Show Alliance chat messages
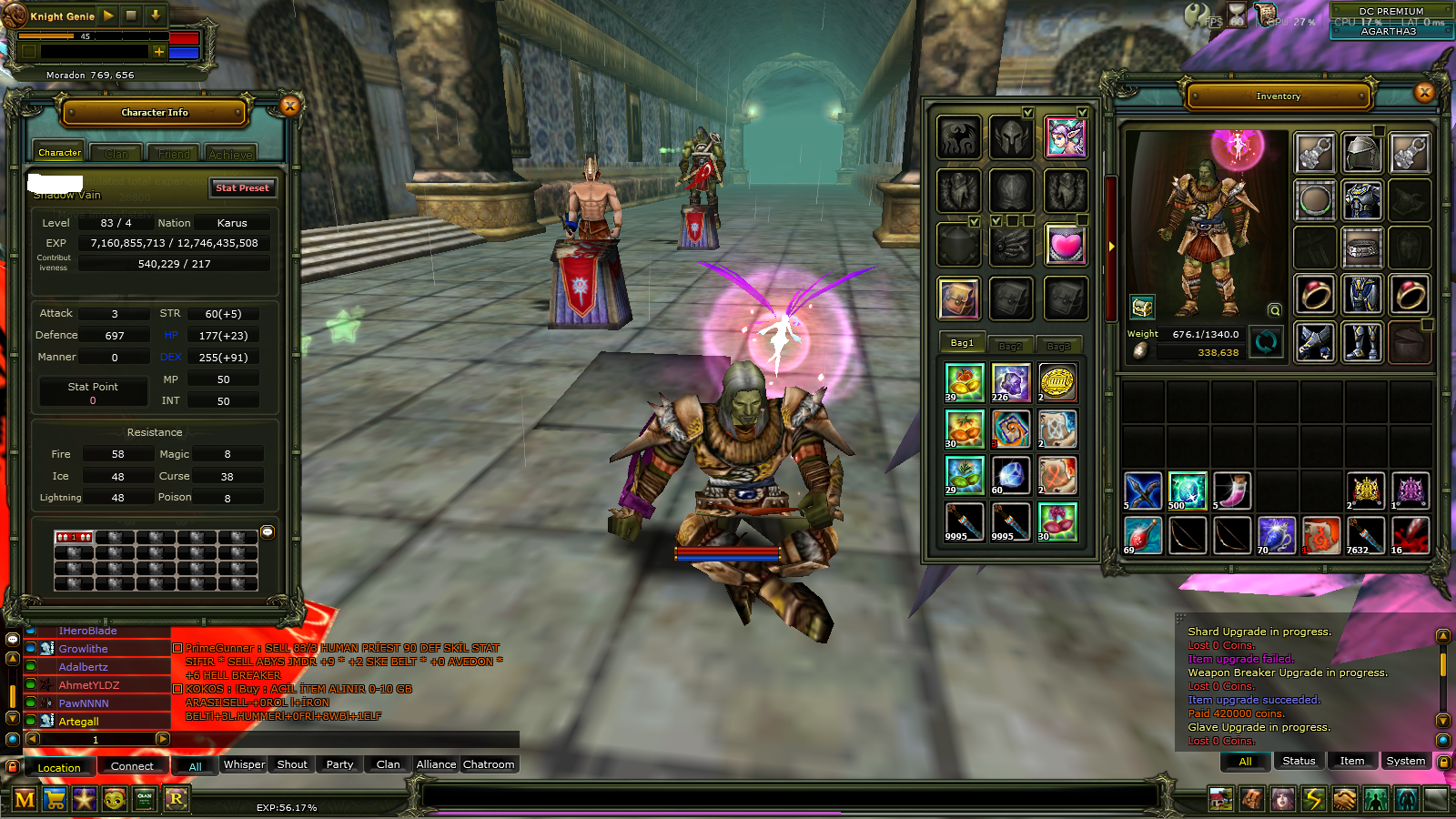 coord(436,764)
